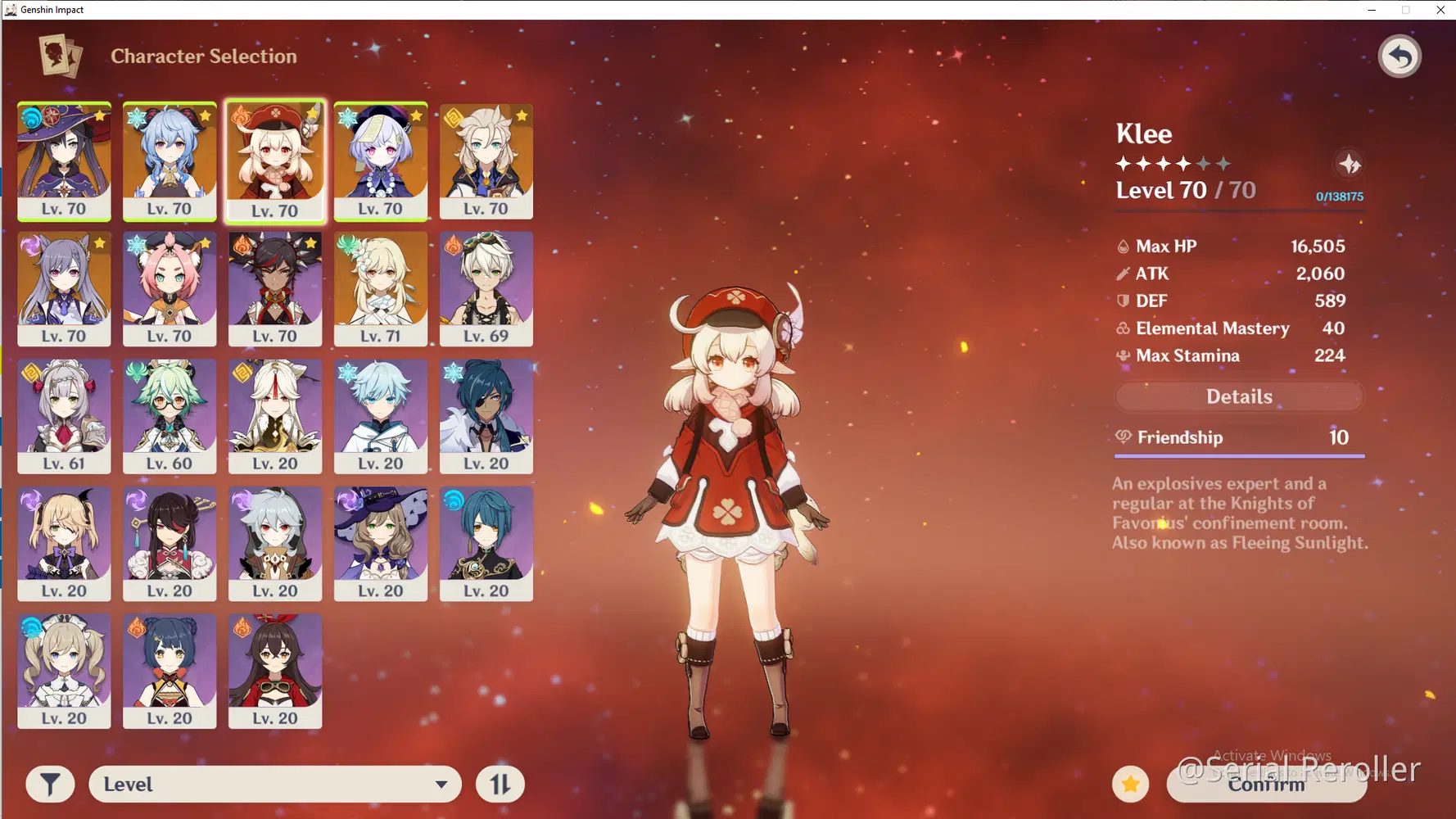1456x819 pixels.
Task: Open the Details stats panel
Action: [1239, 397]
